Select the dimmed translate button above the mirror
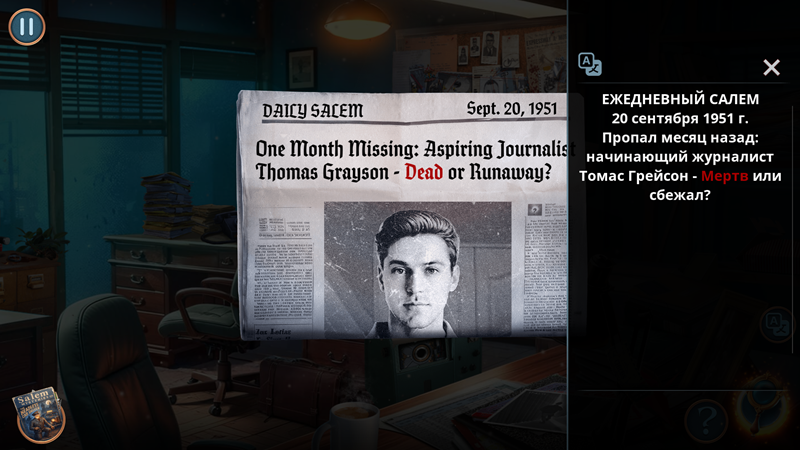The height and width of the screenshot is (450, 800). 774,324
